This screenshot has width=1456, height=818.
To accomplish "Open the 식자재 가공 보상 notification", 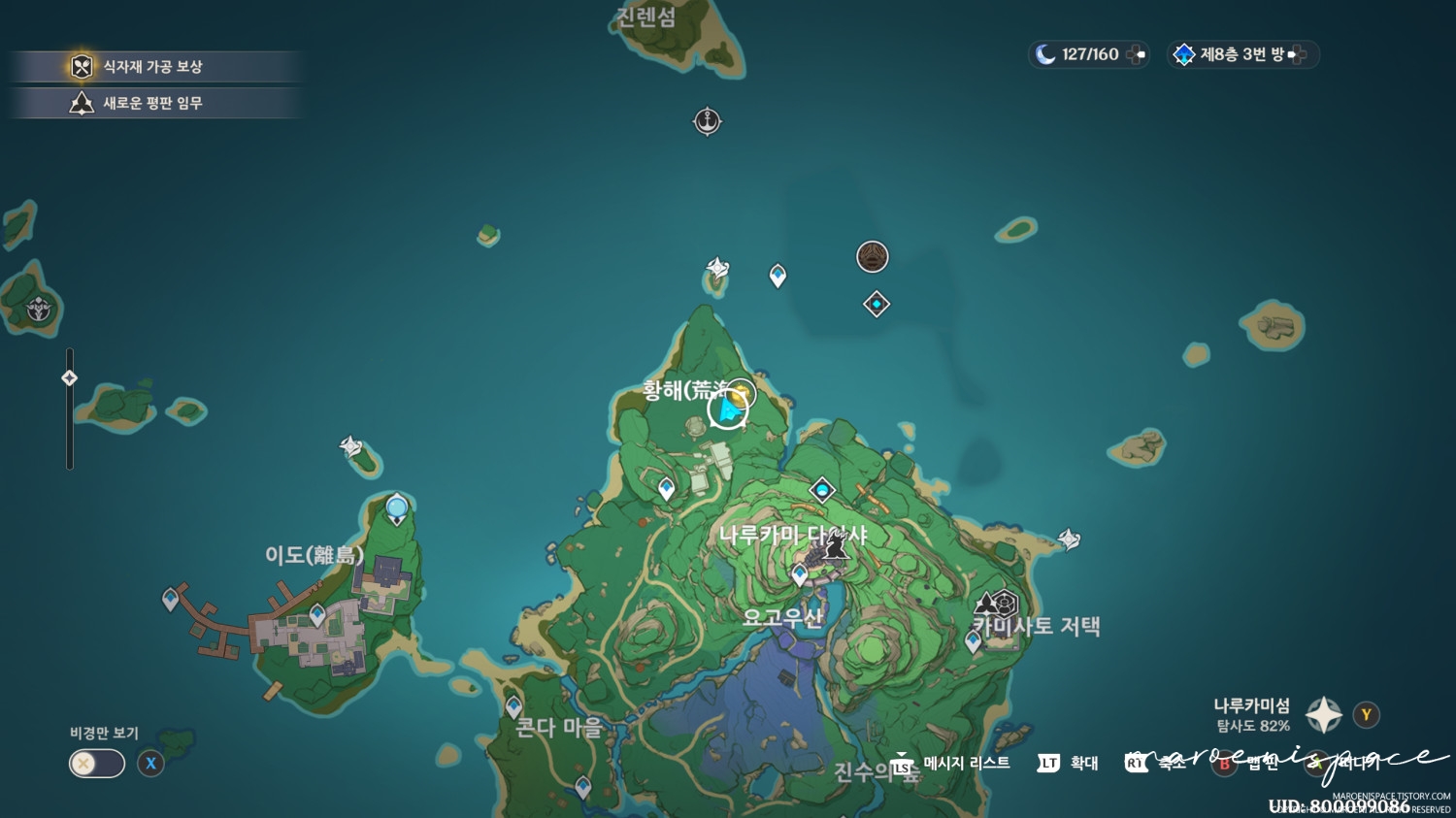I will tap(155, 66).
